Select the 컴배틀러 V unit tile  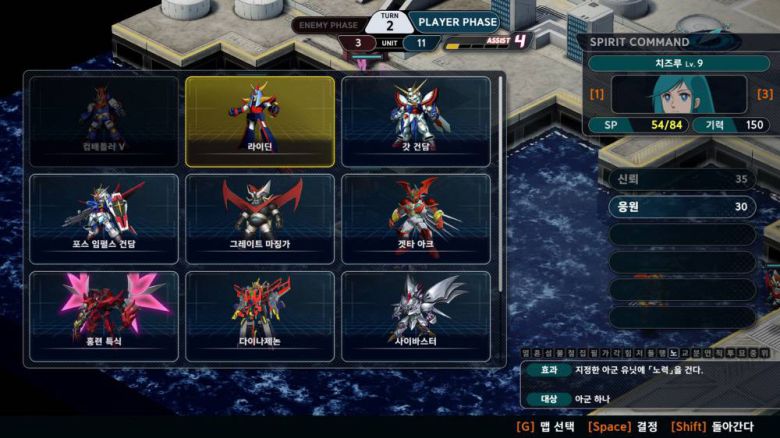[104, 121]
